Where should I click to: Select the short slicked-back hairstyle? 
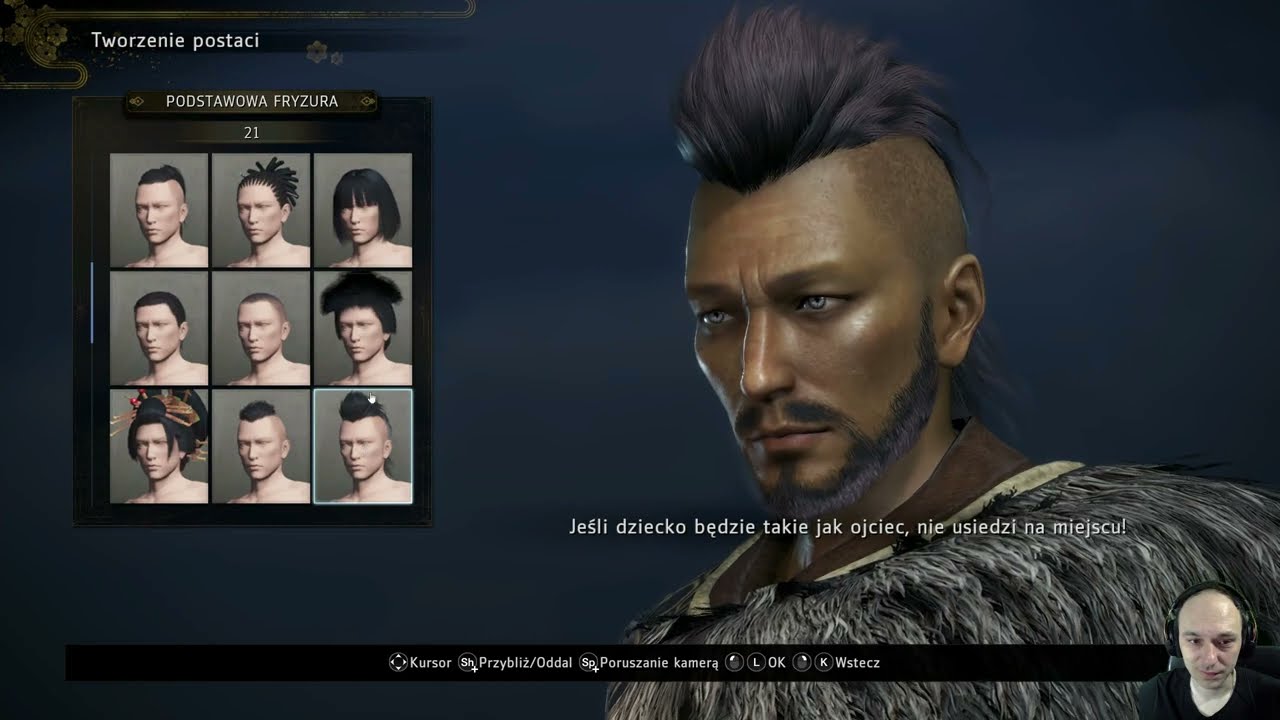click(159, 328)
